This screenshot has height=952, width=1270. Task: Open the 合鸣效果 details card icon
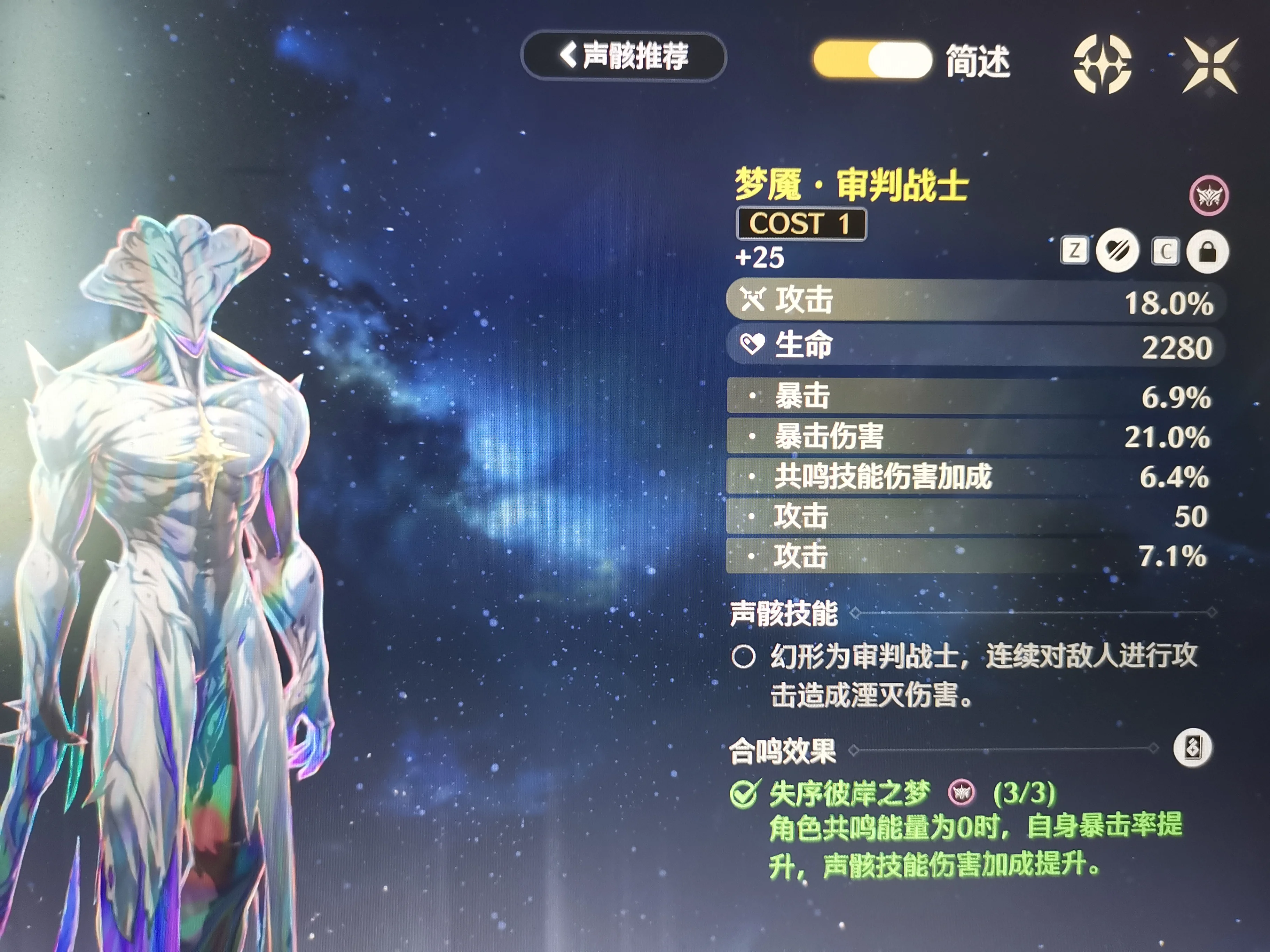click(1192, 748)
